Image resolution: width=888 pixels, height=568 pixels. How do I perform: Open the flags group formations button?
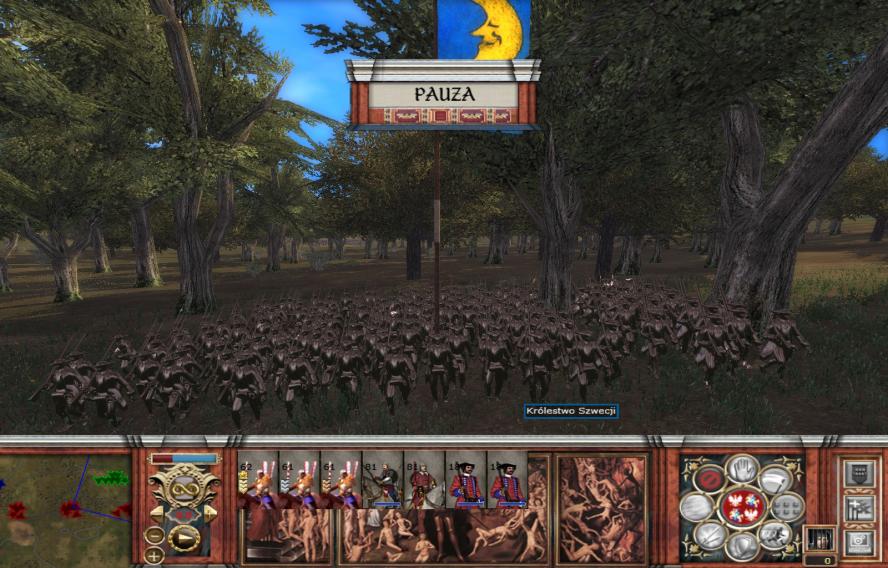(858, 509)
